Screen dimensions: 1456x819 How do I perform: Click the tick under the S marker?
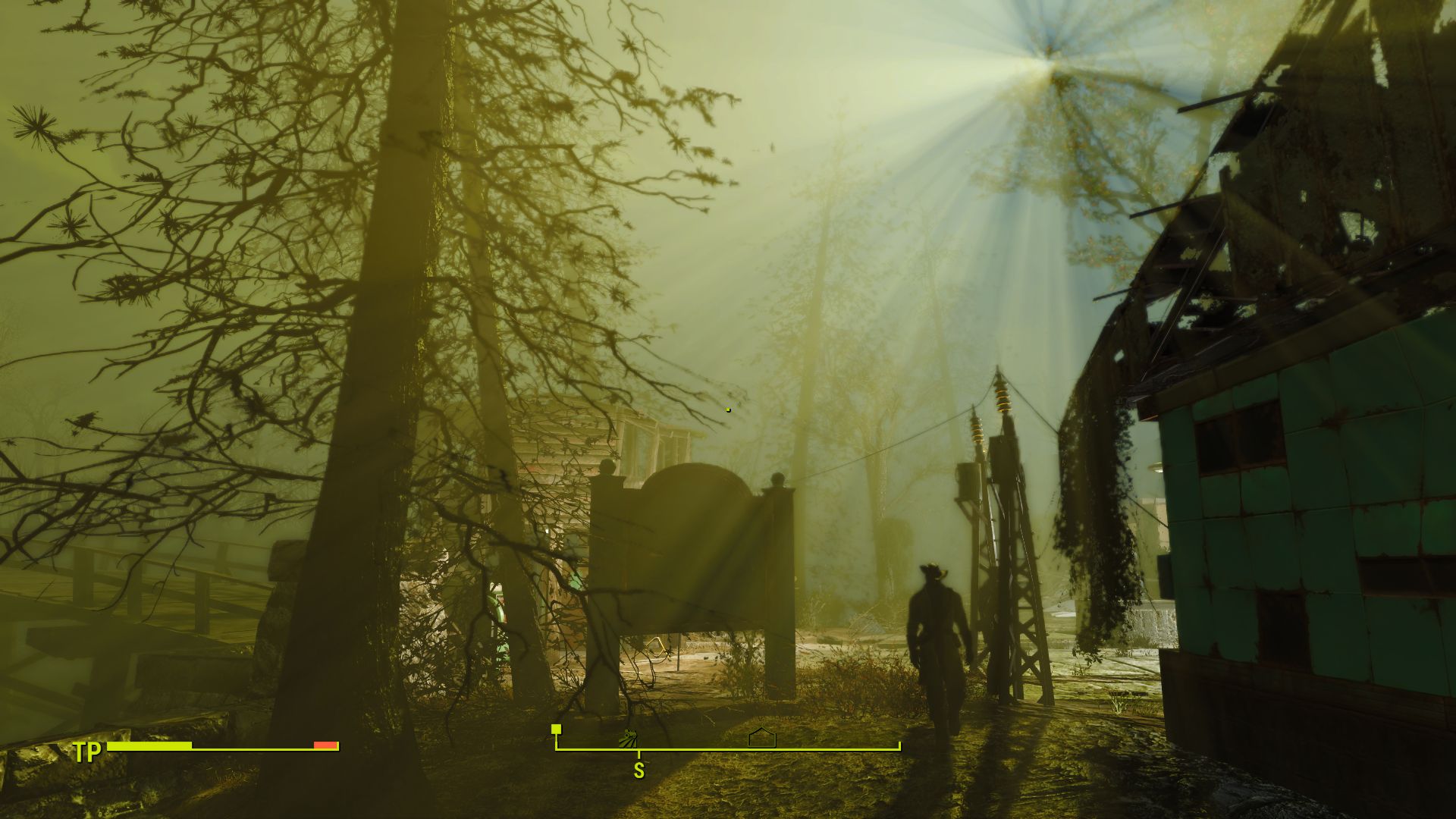pos(639,754)
